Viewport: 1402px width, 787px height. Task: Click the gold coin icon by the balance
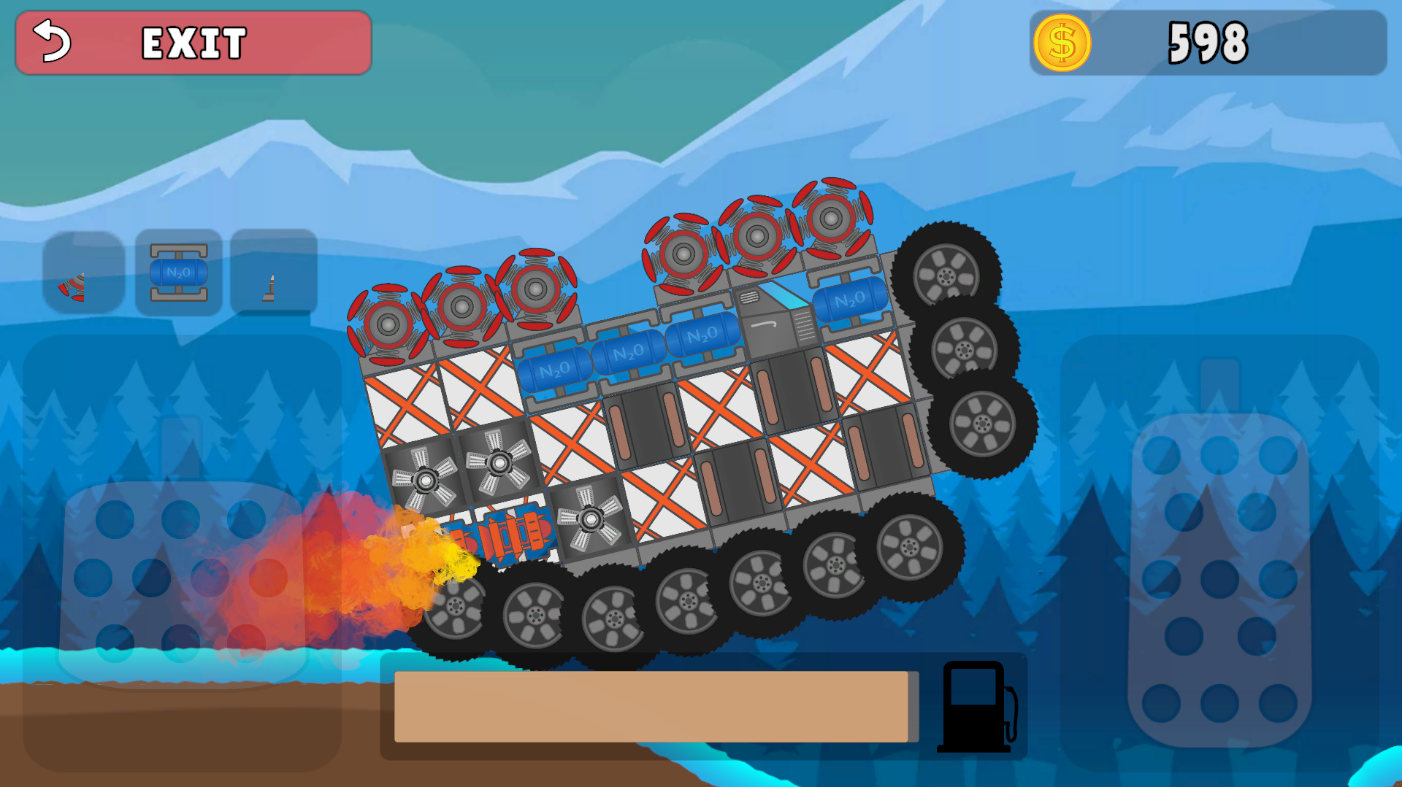click(x=1064, y=42)
